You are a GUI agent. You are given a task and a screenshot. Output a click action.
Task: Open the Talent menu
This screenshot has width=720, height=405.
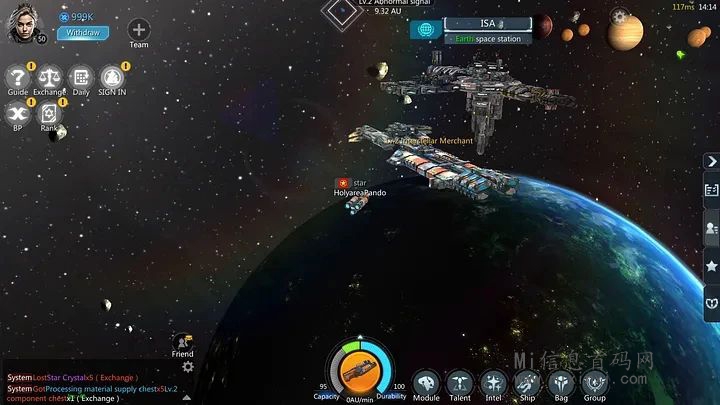(460, 382)
